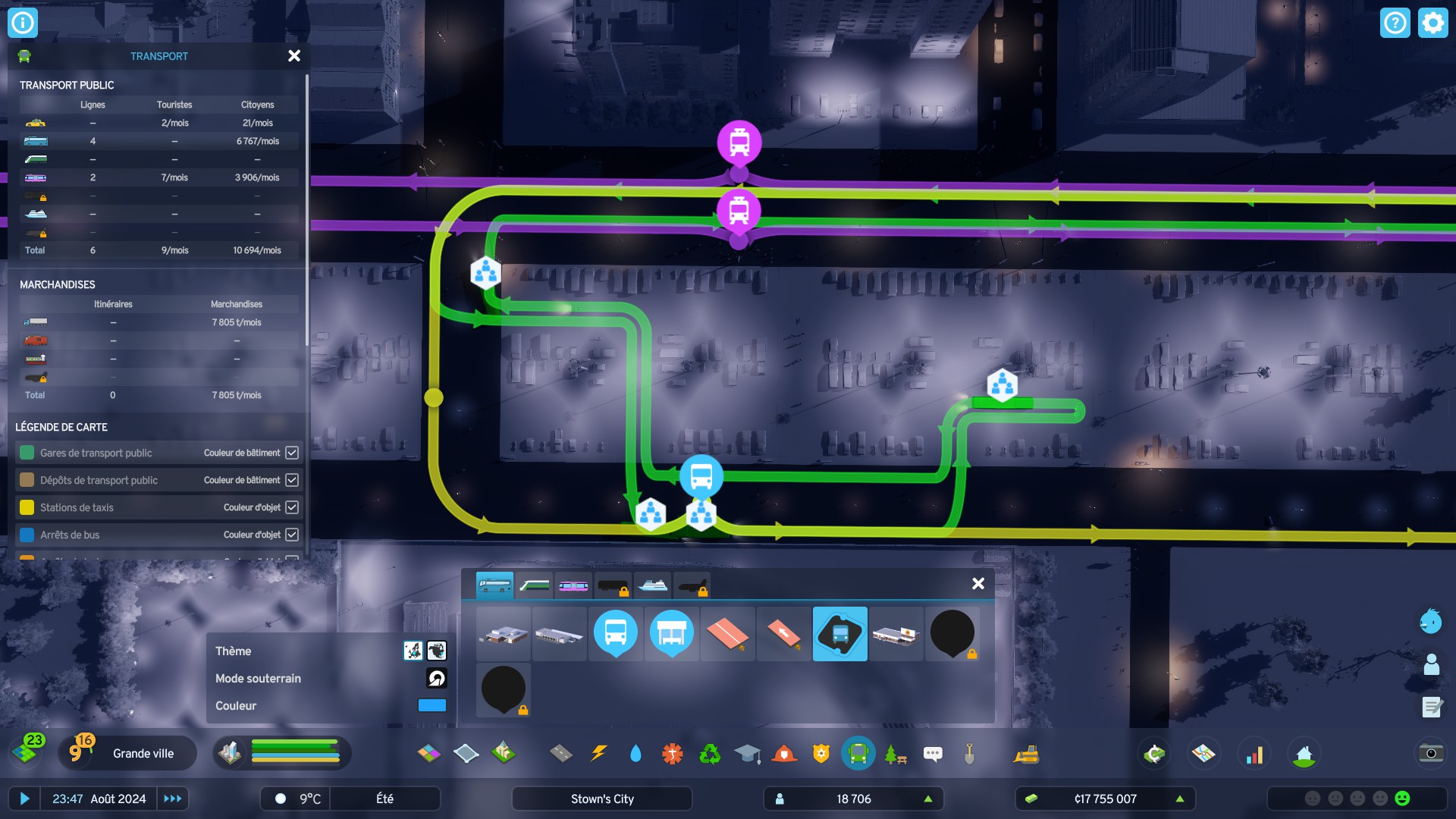Open the help question mark

pyautogui.click(x=1395, y=23)
